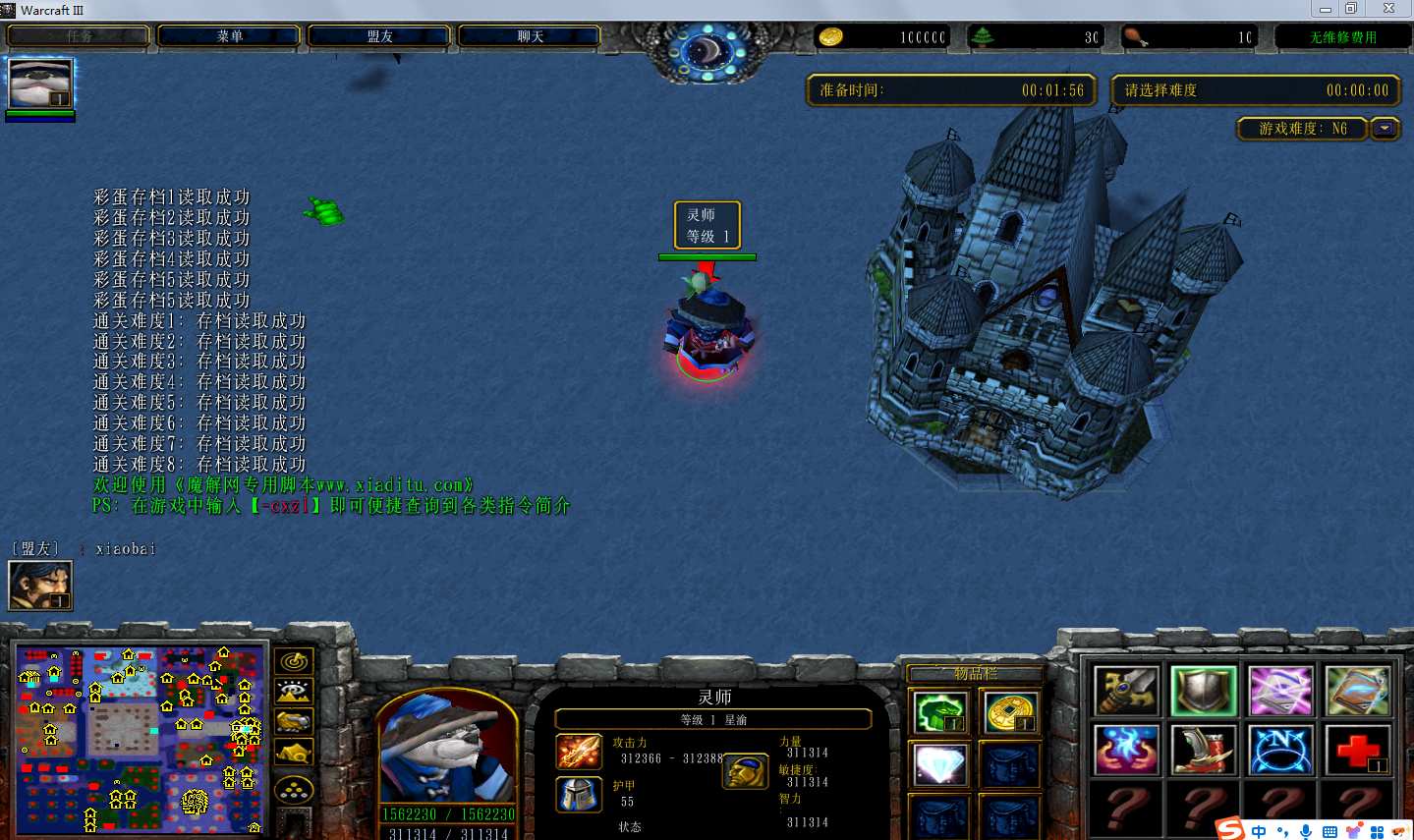
Task: Use the green glowing item in the inventory
Action: coord(939,712)
